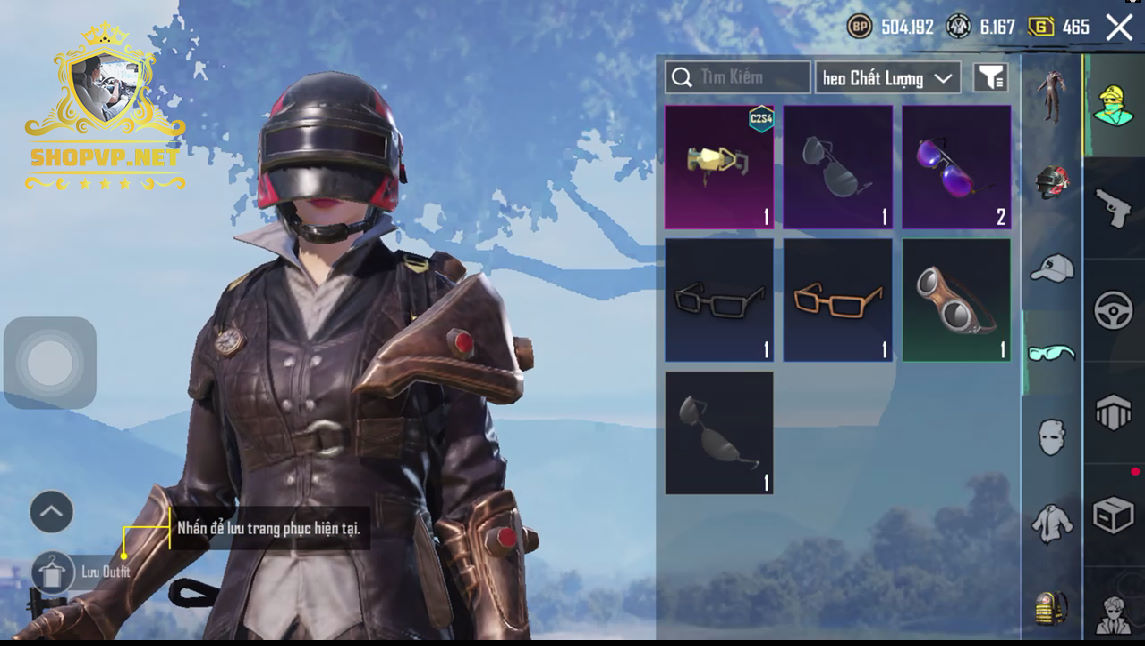This screenshot has height=646, width=1145.
Task: Select the golden mask item slot
Action: tap(719, 167)
